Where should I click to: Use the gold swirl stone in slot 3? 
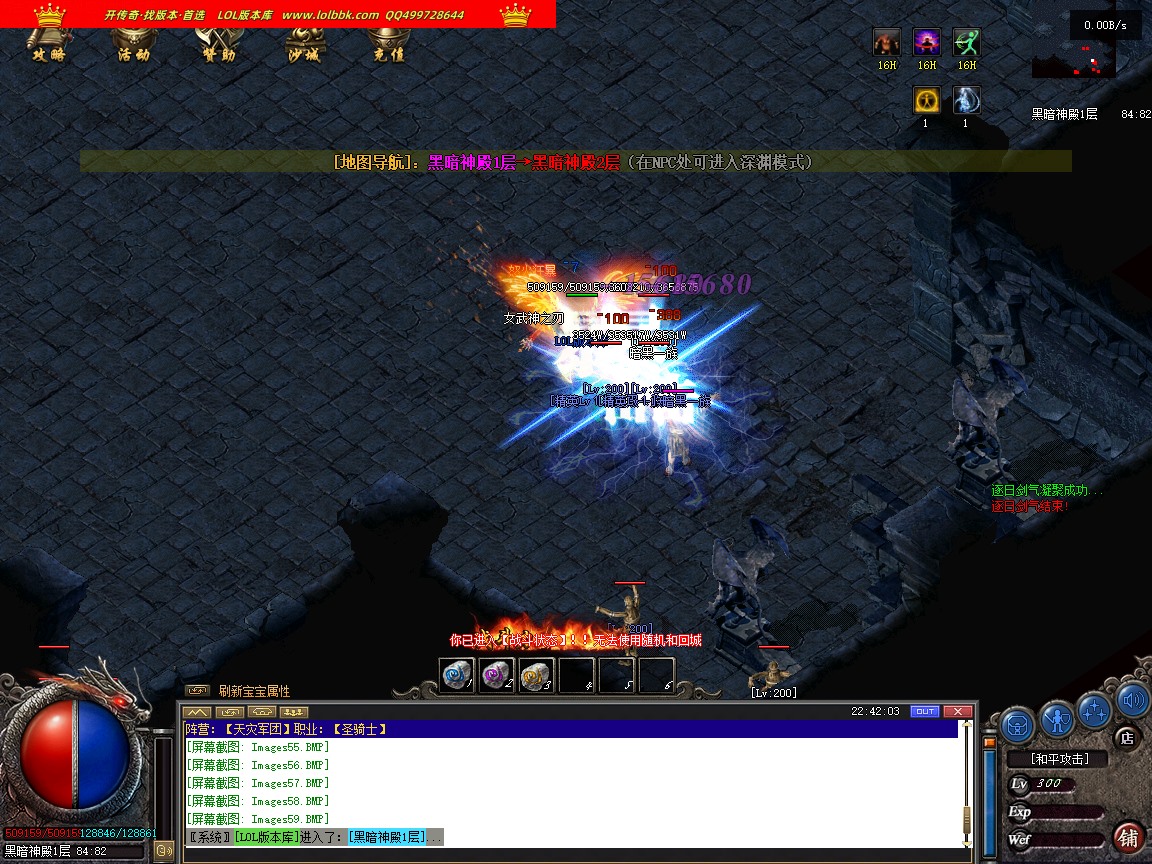[537, 675]
